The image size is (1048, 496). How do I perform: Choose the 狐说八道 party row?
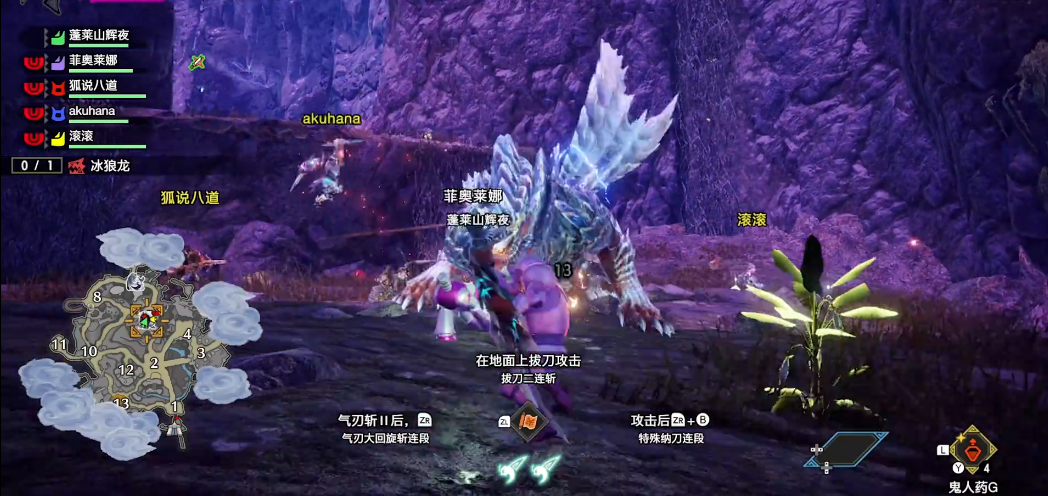92,86
